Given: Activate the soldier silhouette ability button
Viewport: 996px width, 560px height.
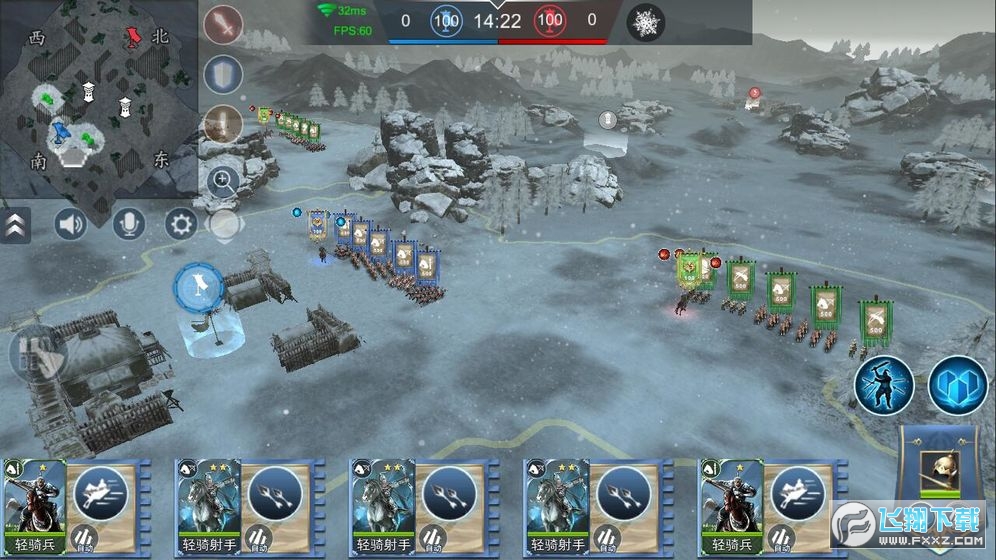Looking at the screenshot, I should (883, 384).
